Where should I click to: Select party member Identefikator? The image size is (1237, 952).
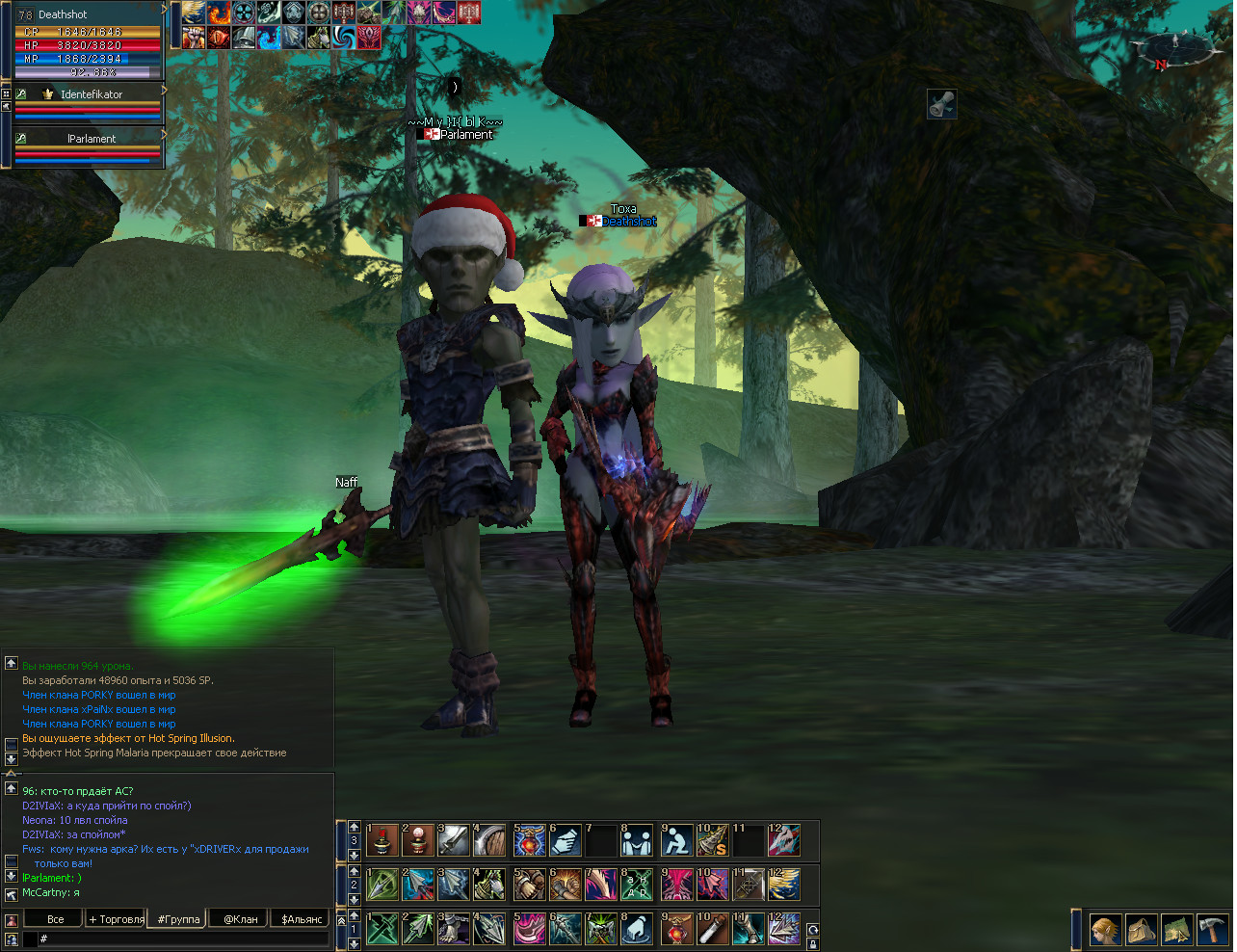[91, 94]
